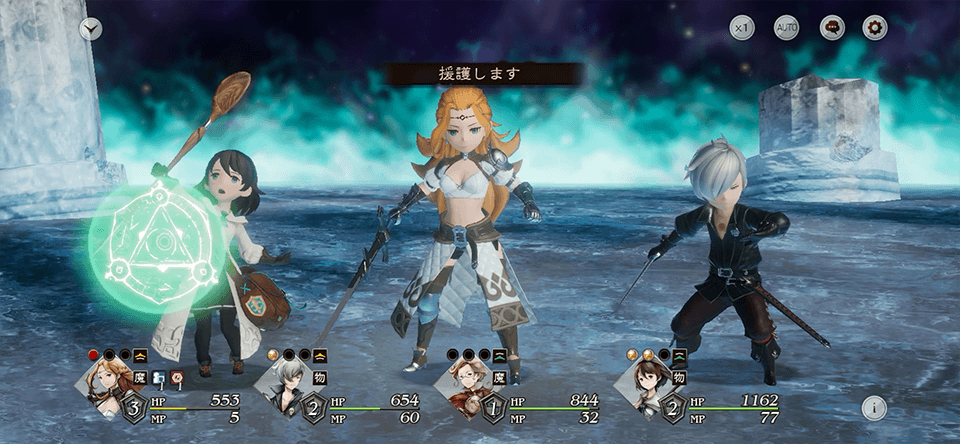Show battle info with the i button

pos(874,408)
